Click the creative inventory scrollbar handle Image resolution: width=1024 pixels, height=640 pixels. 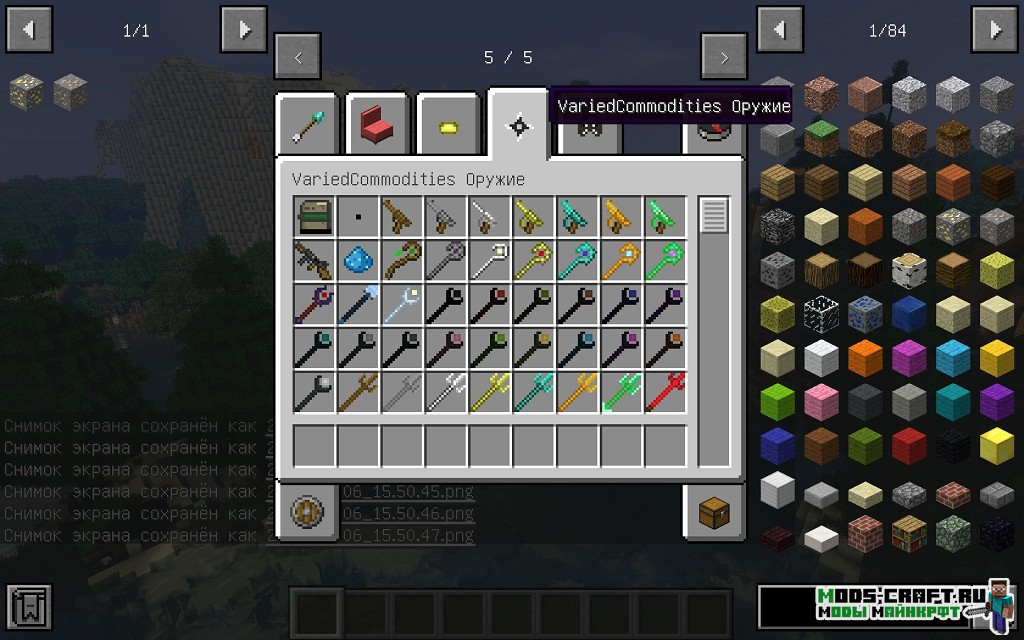tap(714, 216)
